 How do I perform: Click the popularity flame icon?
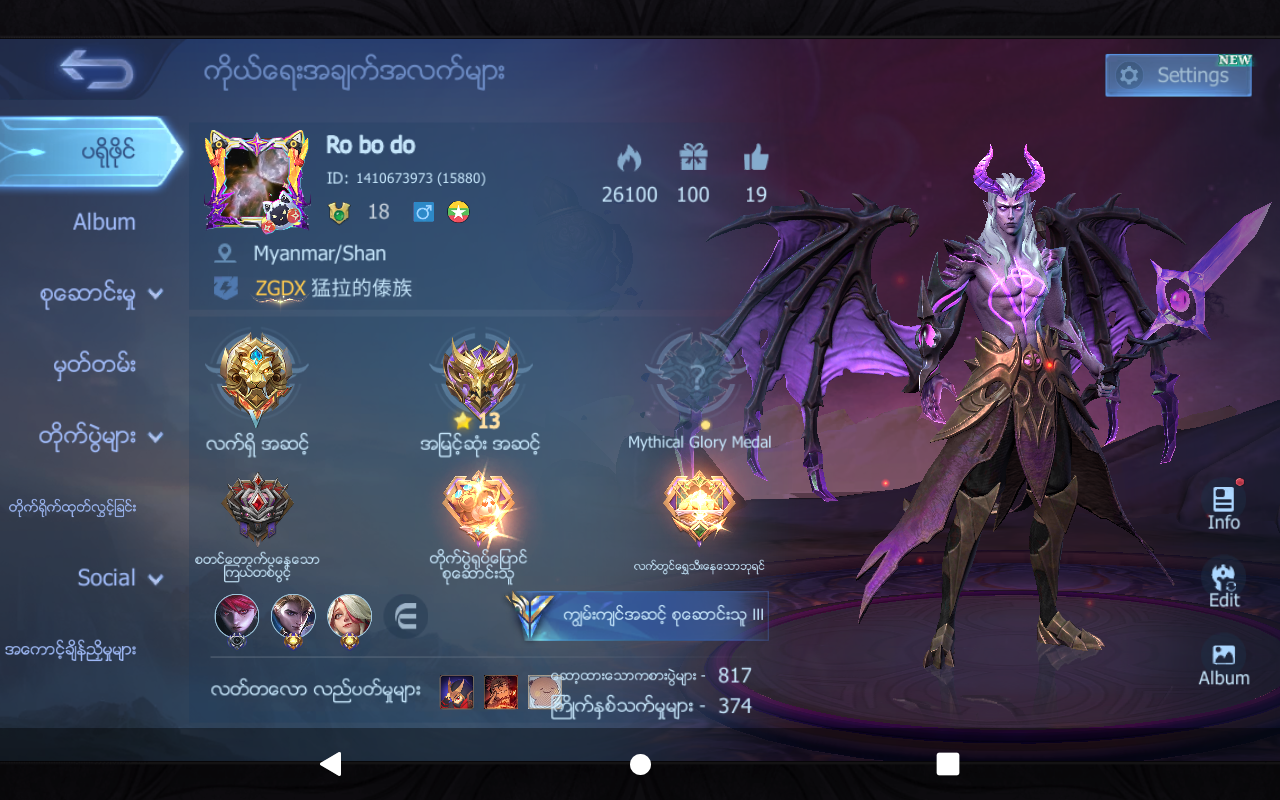[629, 160]
